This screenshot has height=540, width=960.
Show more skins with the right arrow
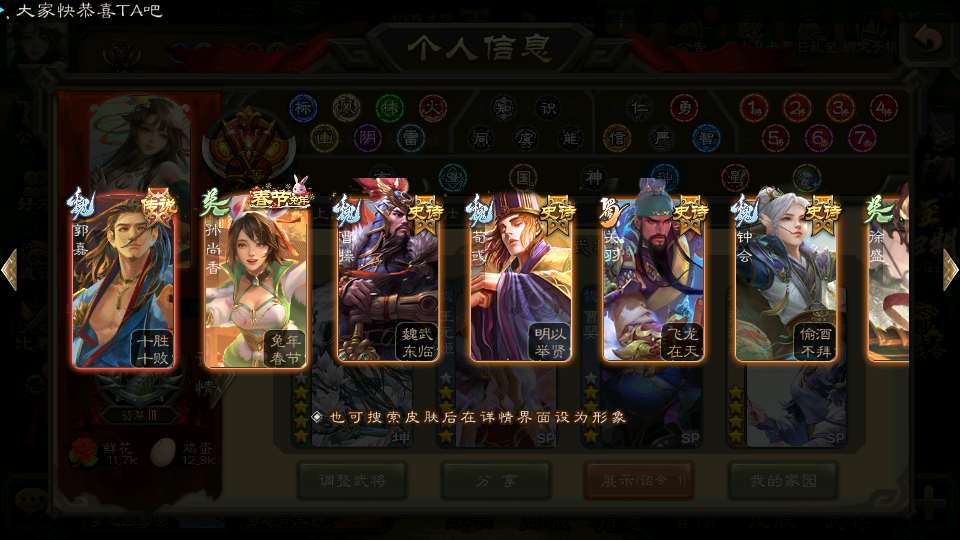tap(950, 270)
